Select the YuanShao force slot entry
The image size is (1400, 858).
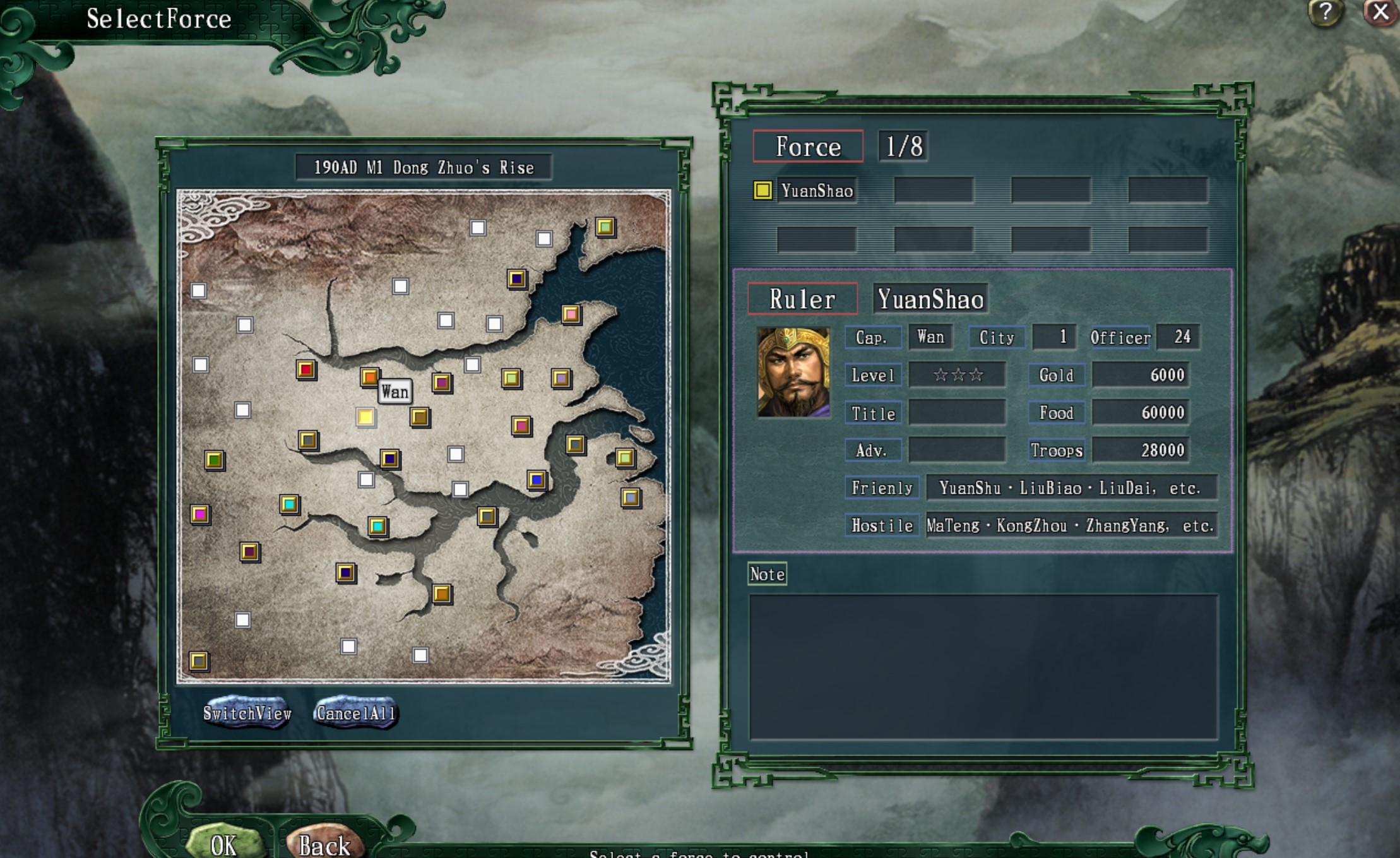coord(805,191)
